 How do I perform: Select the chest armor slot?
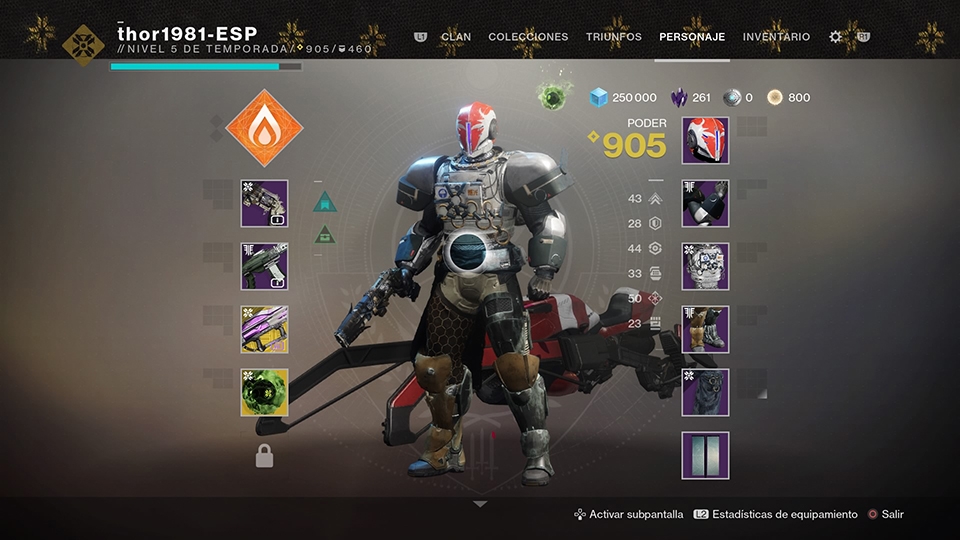click(x=705, y=267)
